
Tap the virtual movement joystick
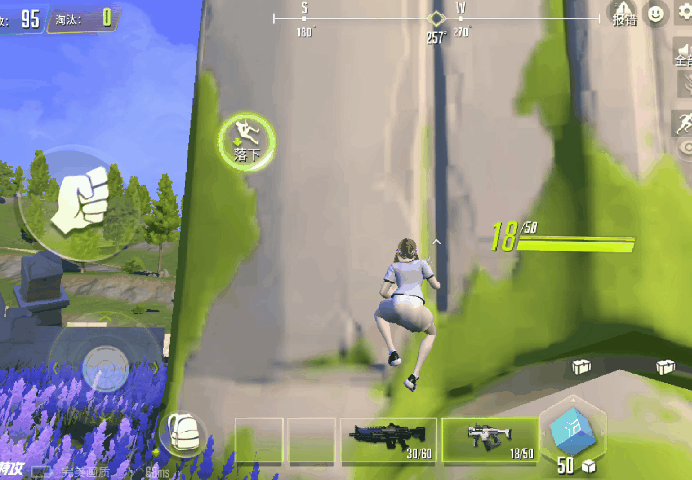pyautogui.click(x=103, y=362)
